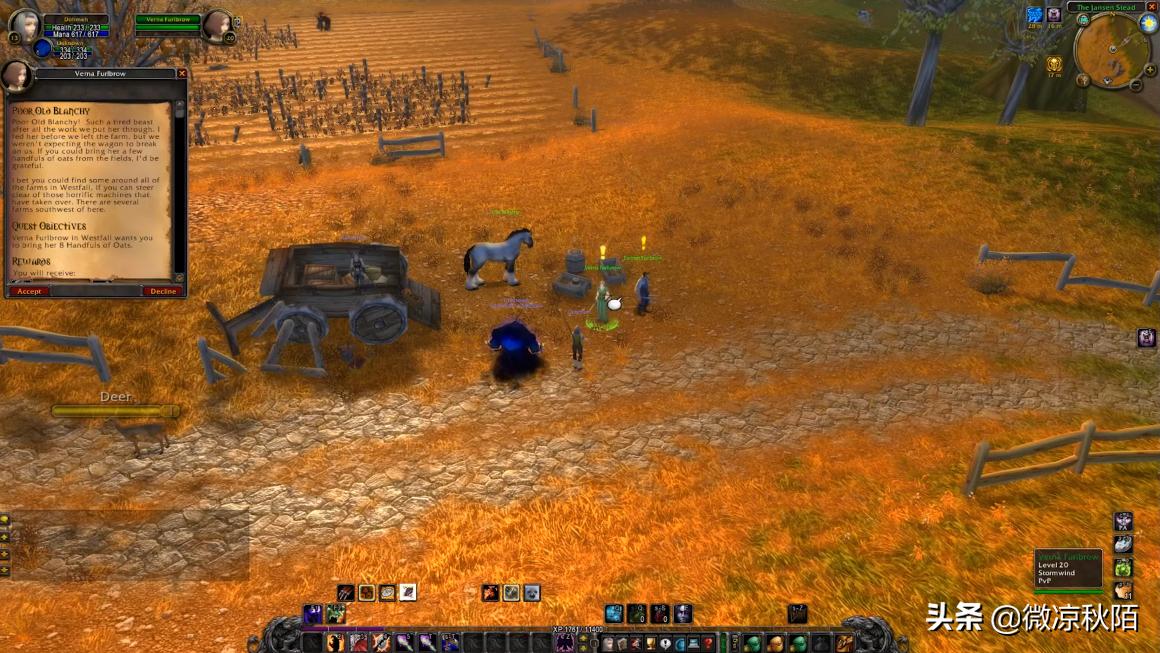Image resolution: width=1160 pixels, height=653 pixels.
Task: Select the player portrait frame
Action: coord(23,27)
